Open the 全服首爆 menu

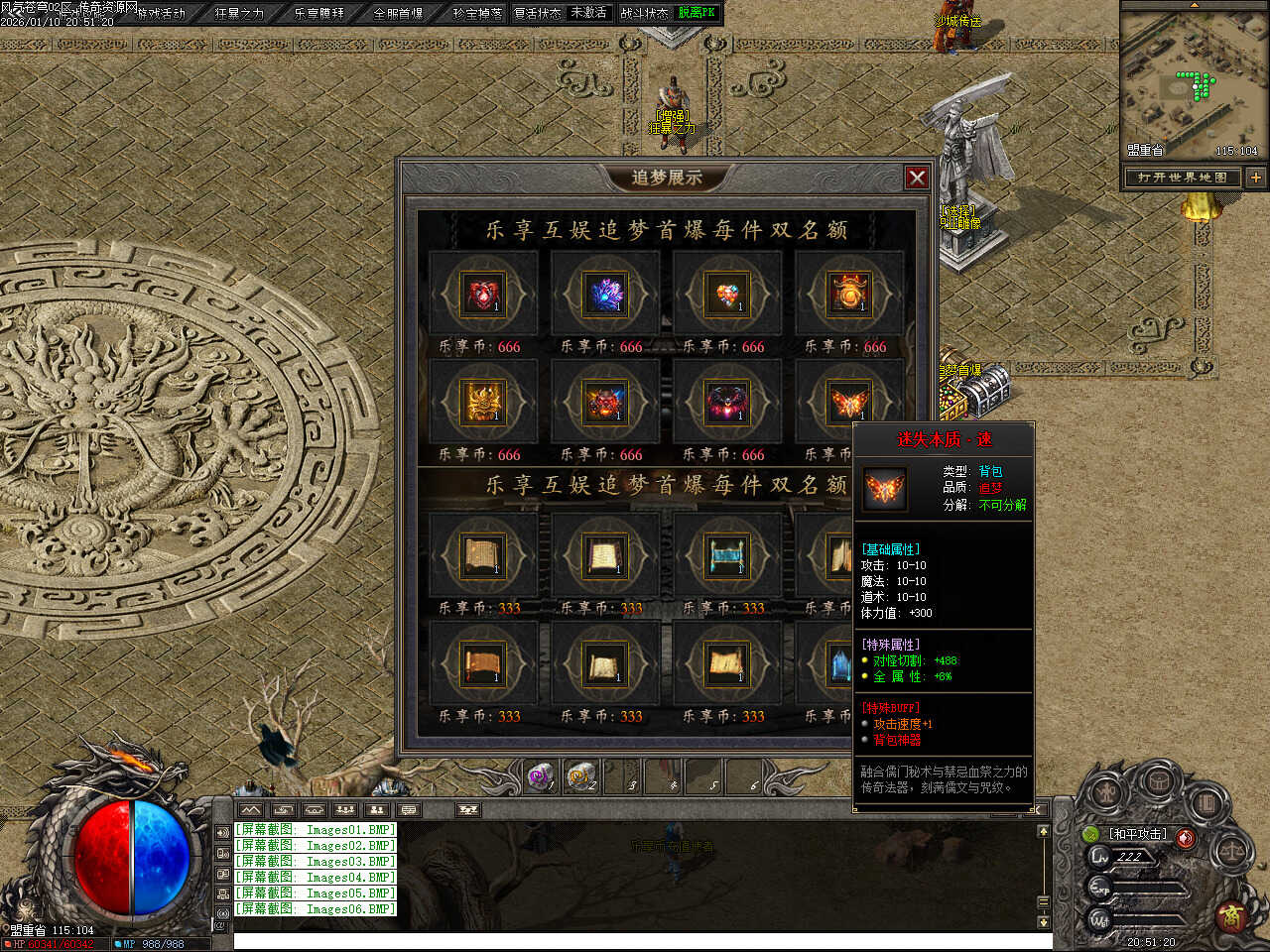(398, 13)
